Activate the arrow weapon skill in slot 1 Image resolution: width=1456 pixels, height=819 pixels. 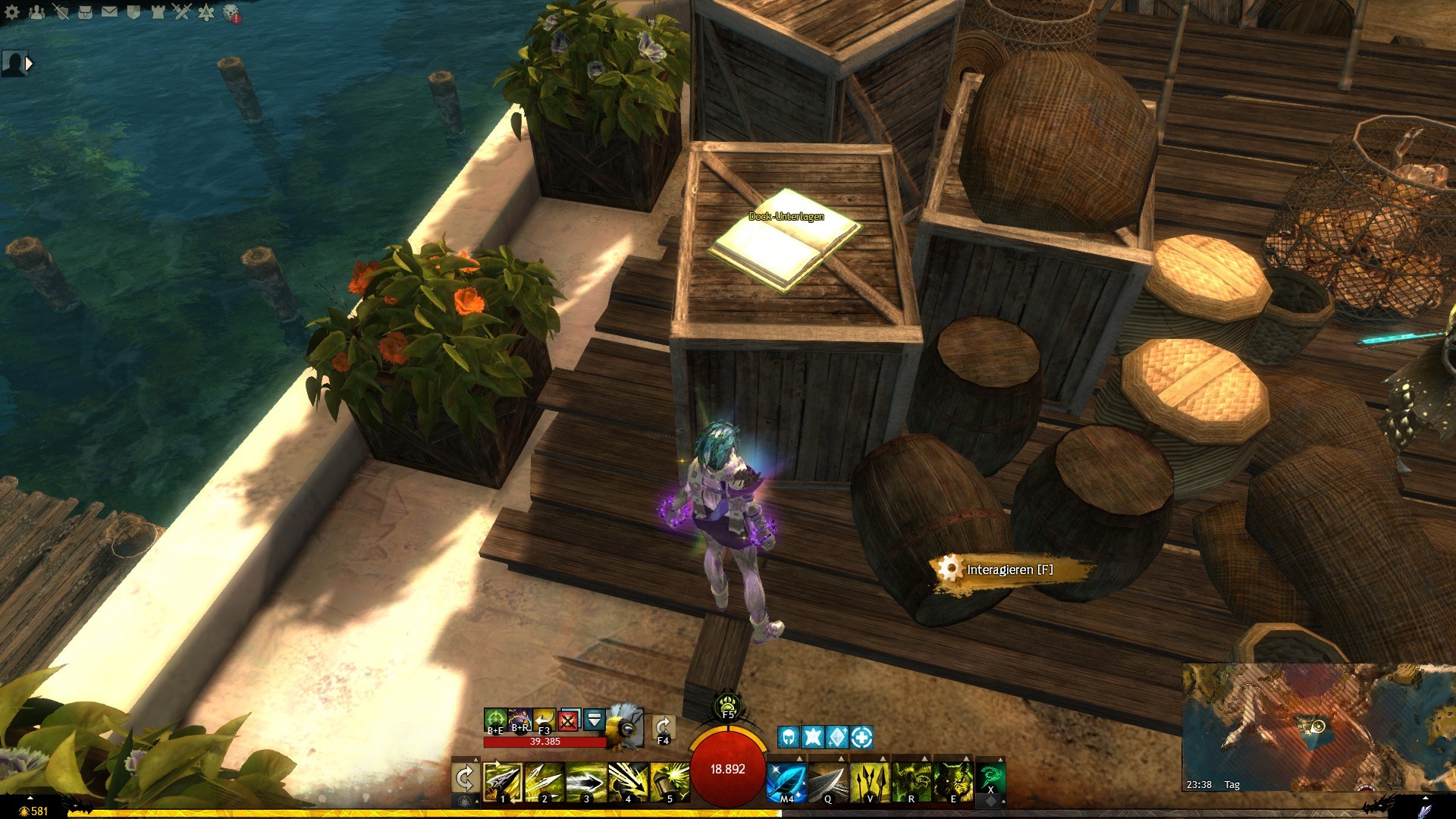502,781
